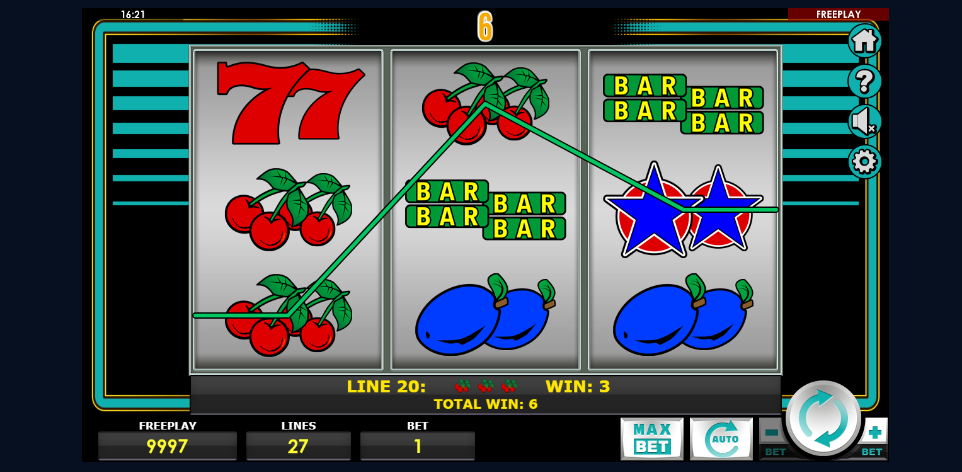Spin the reels with the round button
The image size is (962, 472).
[823, 418]
